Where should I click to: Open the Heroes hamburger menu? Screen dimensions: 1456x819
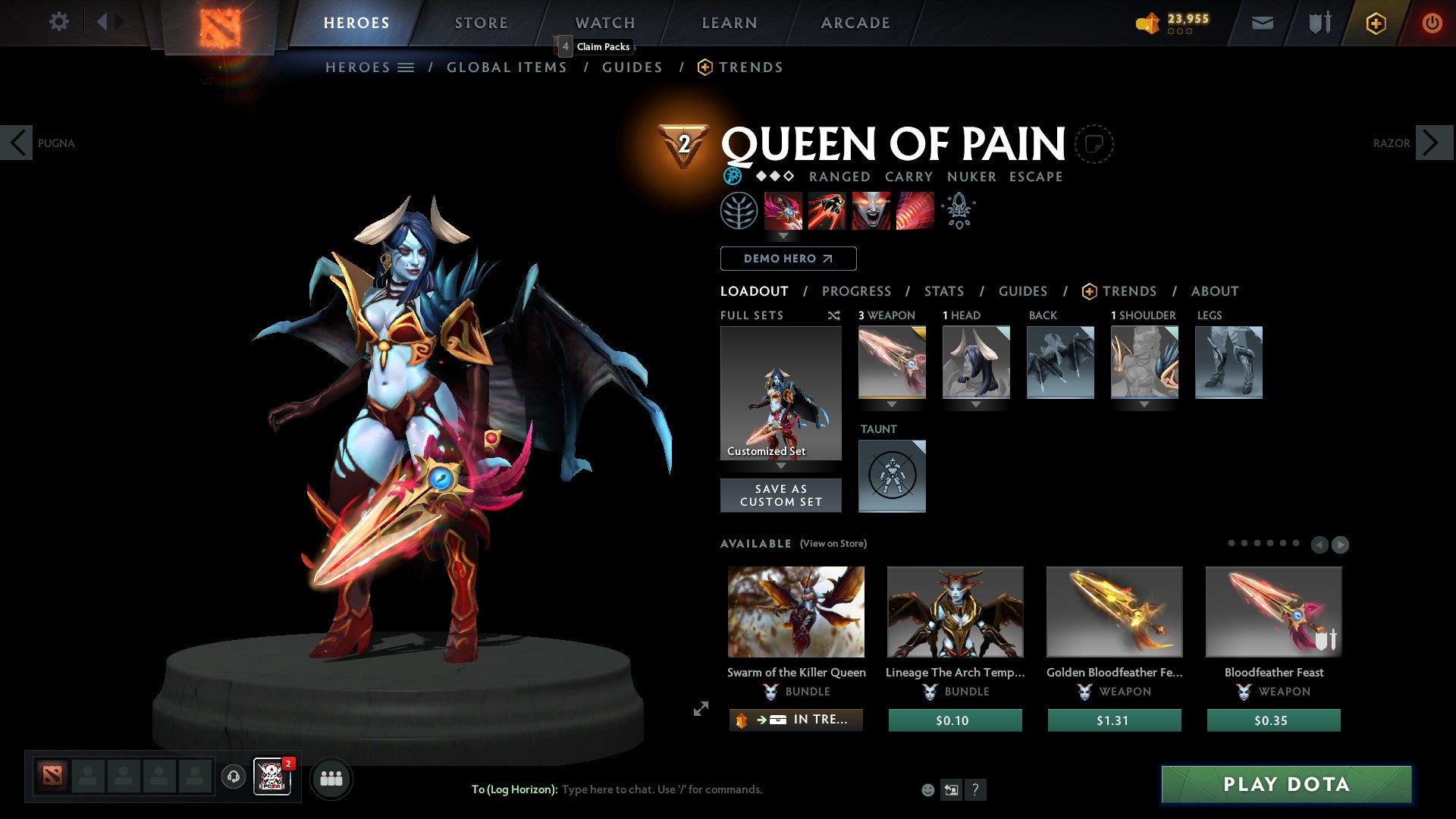point(407,67)
